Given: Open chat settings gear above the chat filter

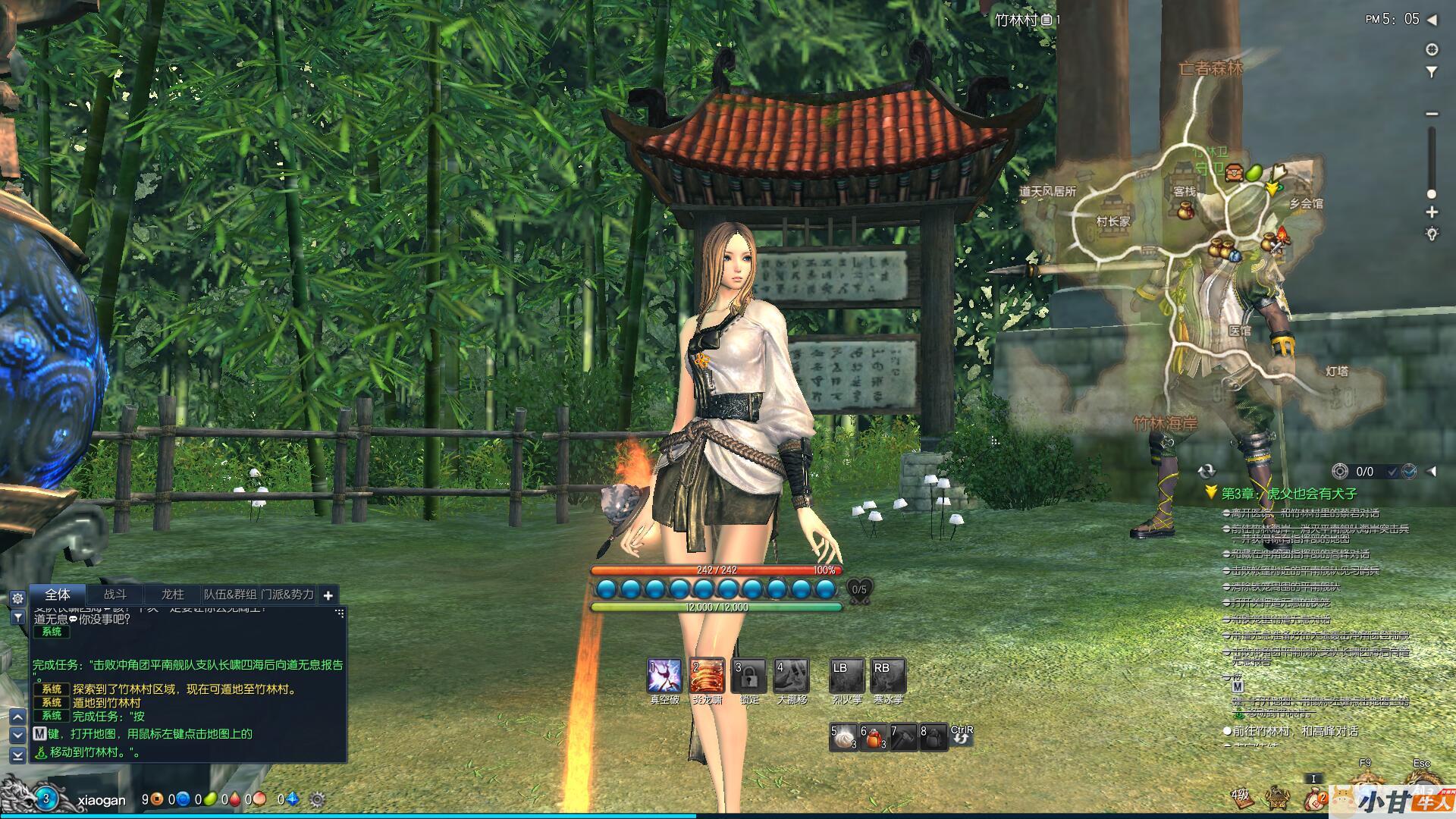Looking at the screenshot, I should [17, 598].
